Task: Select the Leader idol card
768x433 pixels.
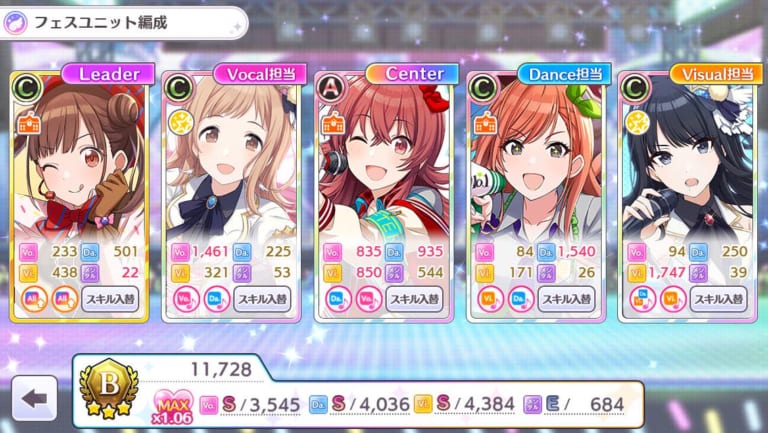Action: pyautogui.click(x=80, y=160)
